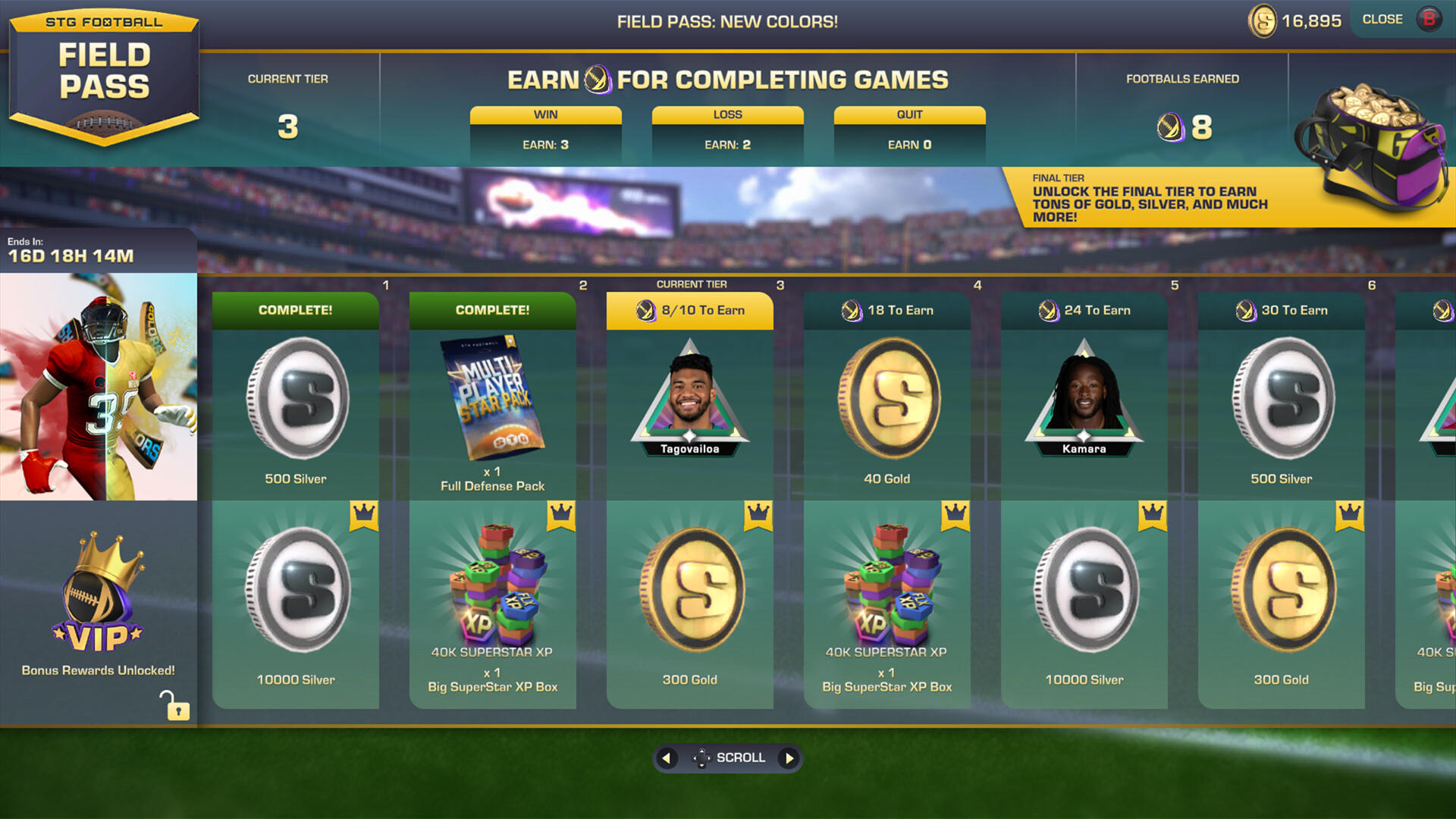Click the footballs earned counter icon
1456x819 pixels.
(1169, 127)
